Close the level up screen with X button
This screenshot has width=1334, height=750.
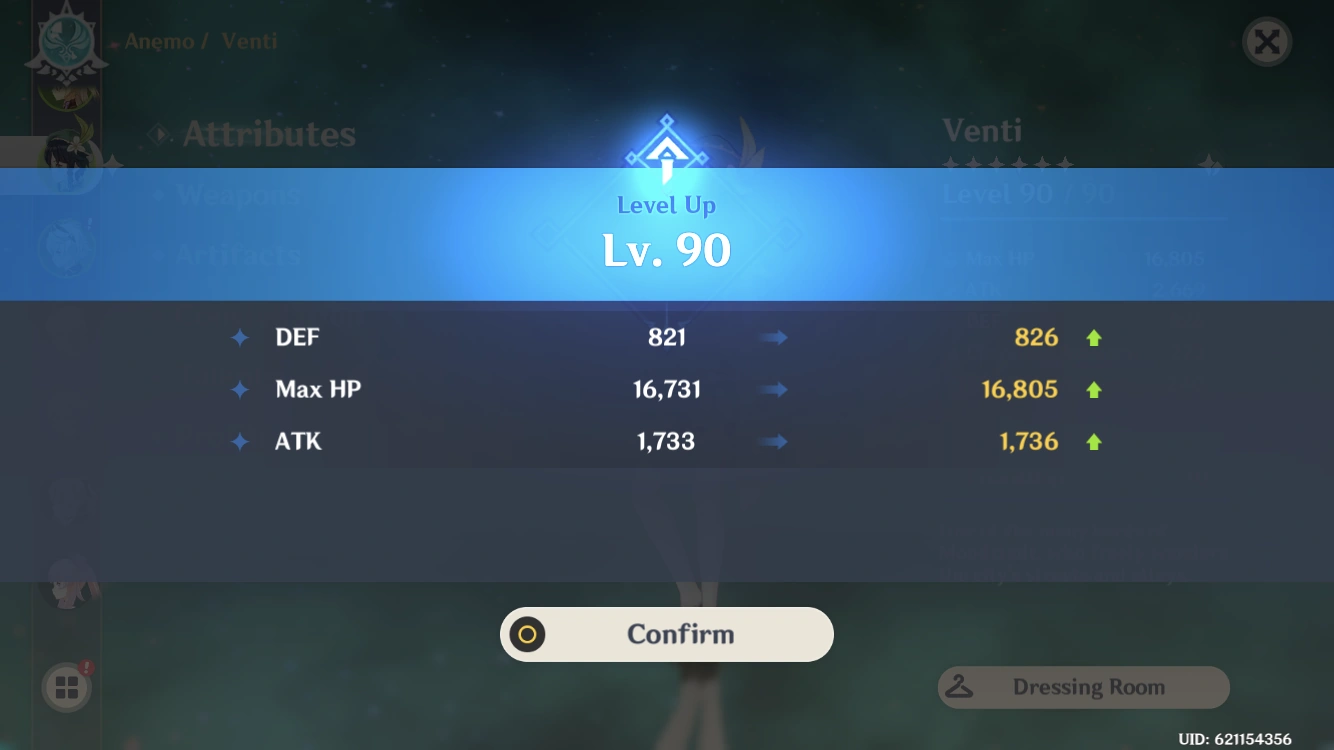1266,42
